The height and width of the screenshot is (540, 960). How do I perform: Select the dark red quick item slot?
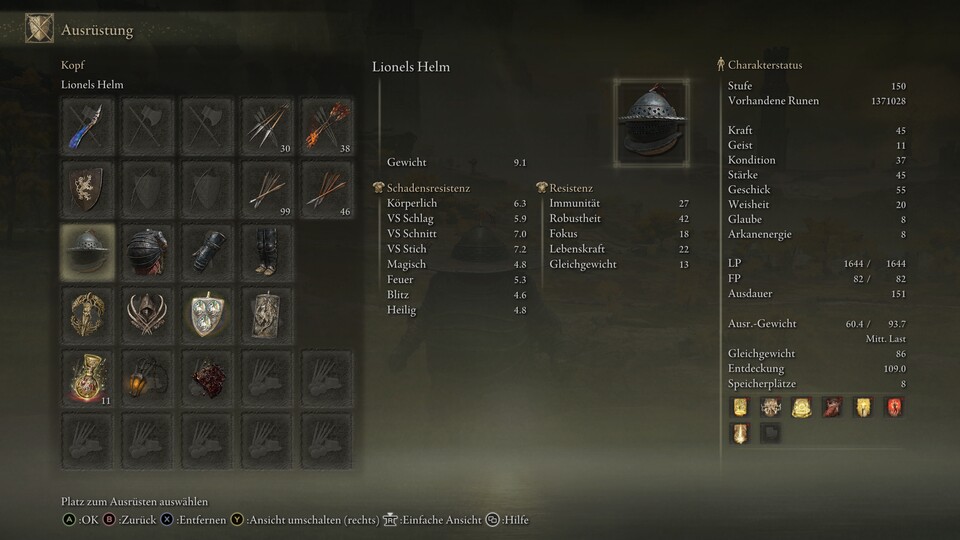pyautogui.click(x=207, y=377)
